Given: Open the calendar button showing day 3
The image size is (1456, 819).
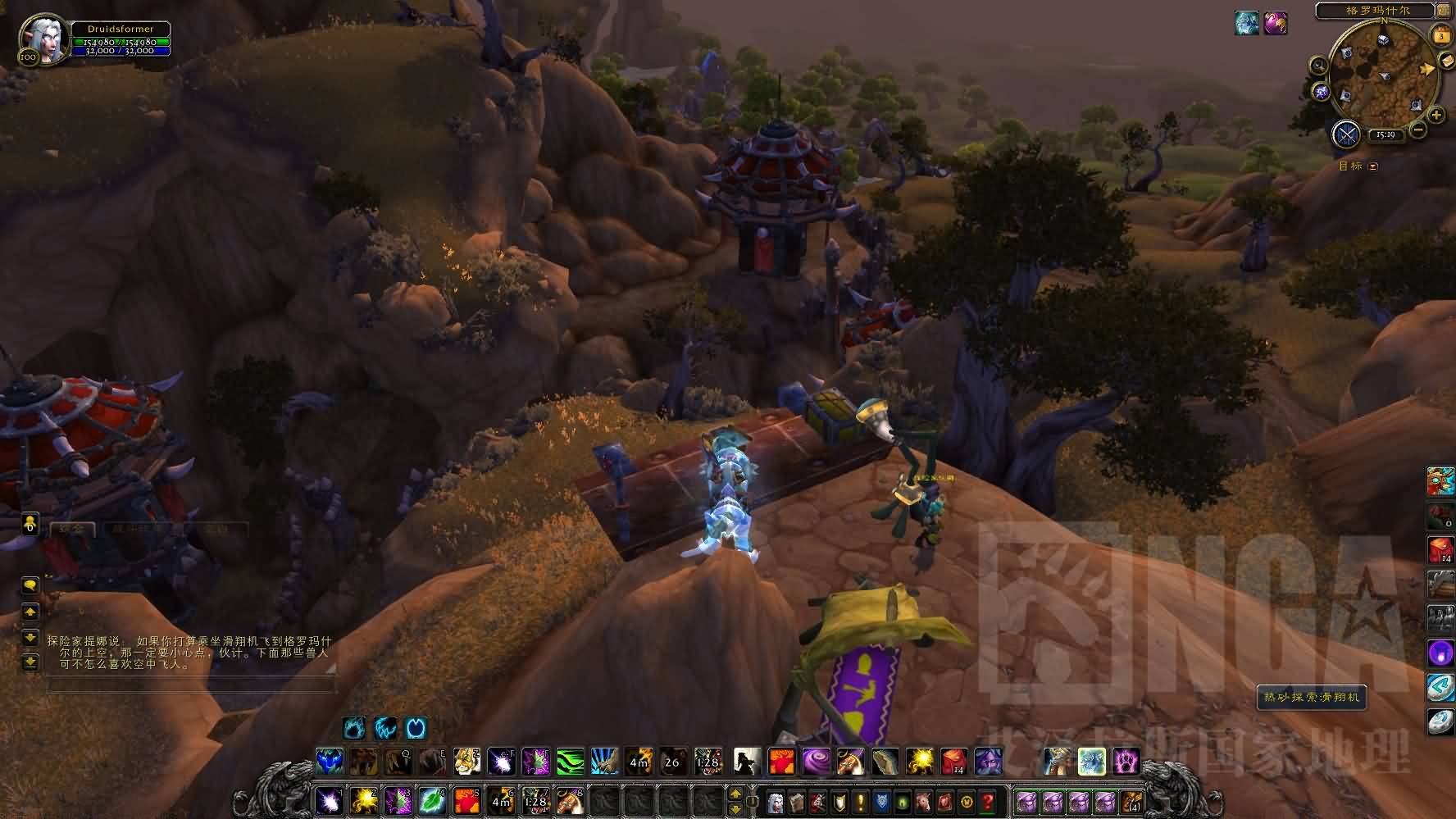Looking at the screenshot, I should pos(1440,36).
